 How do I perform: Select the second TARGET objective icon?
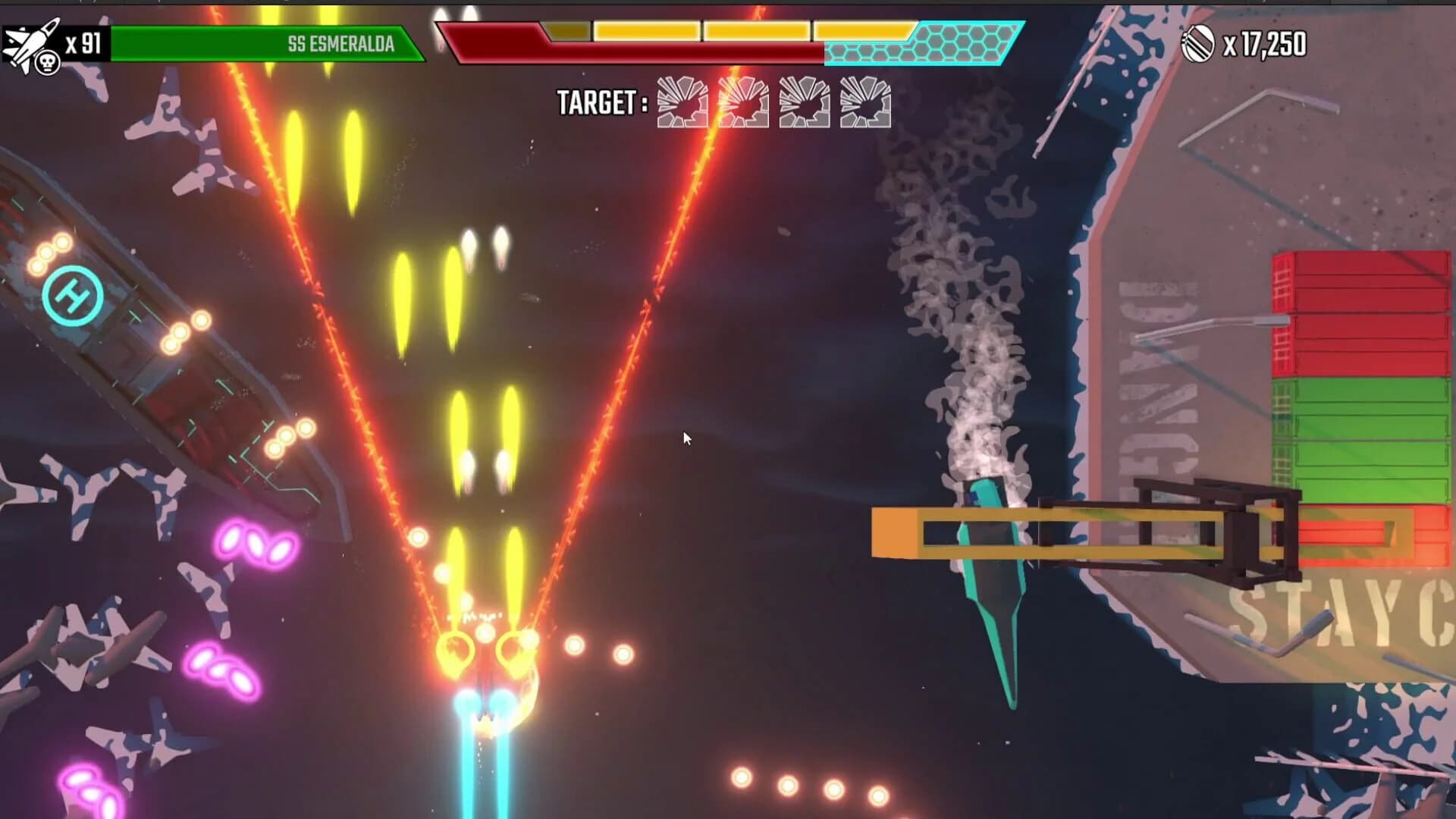click(x=743, y=103)
